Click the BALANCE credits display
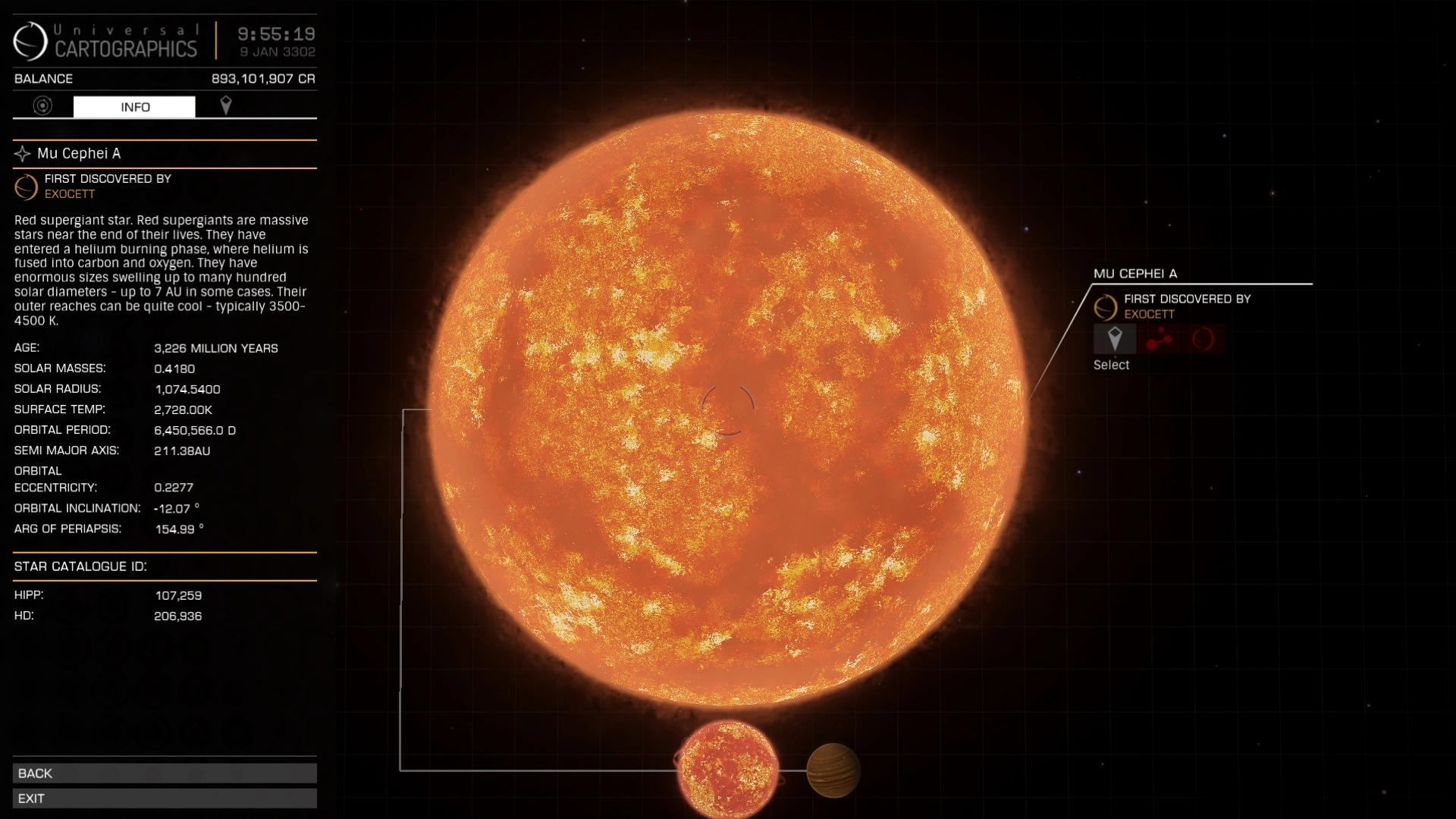 [x=163, y=78]
